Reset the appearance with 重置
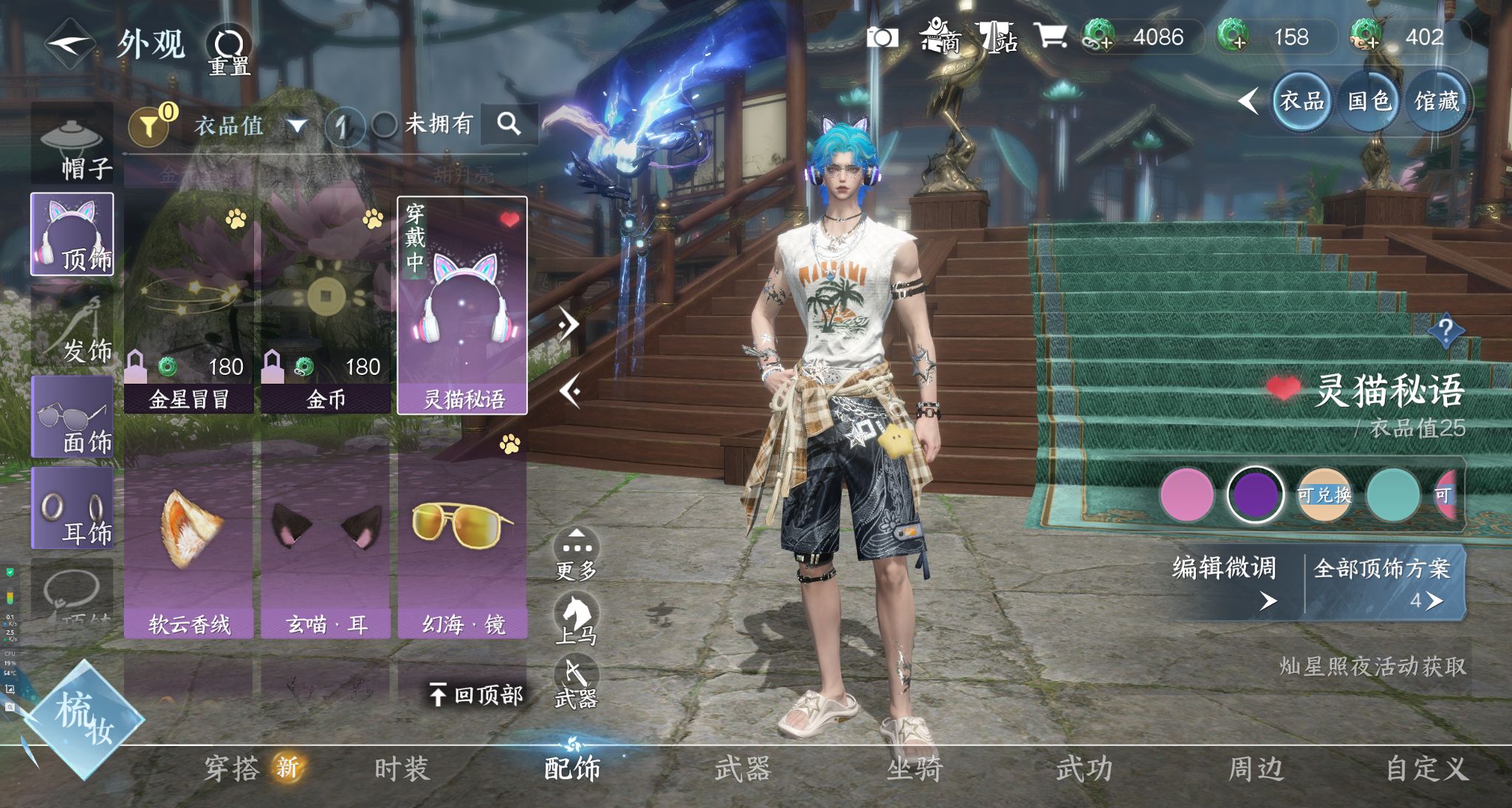 tap(228, 50)
